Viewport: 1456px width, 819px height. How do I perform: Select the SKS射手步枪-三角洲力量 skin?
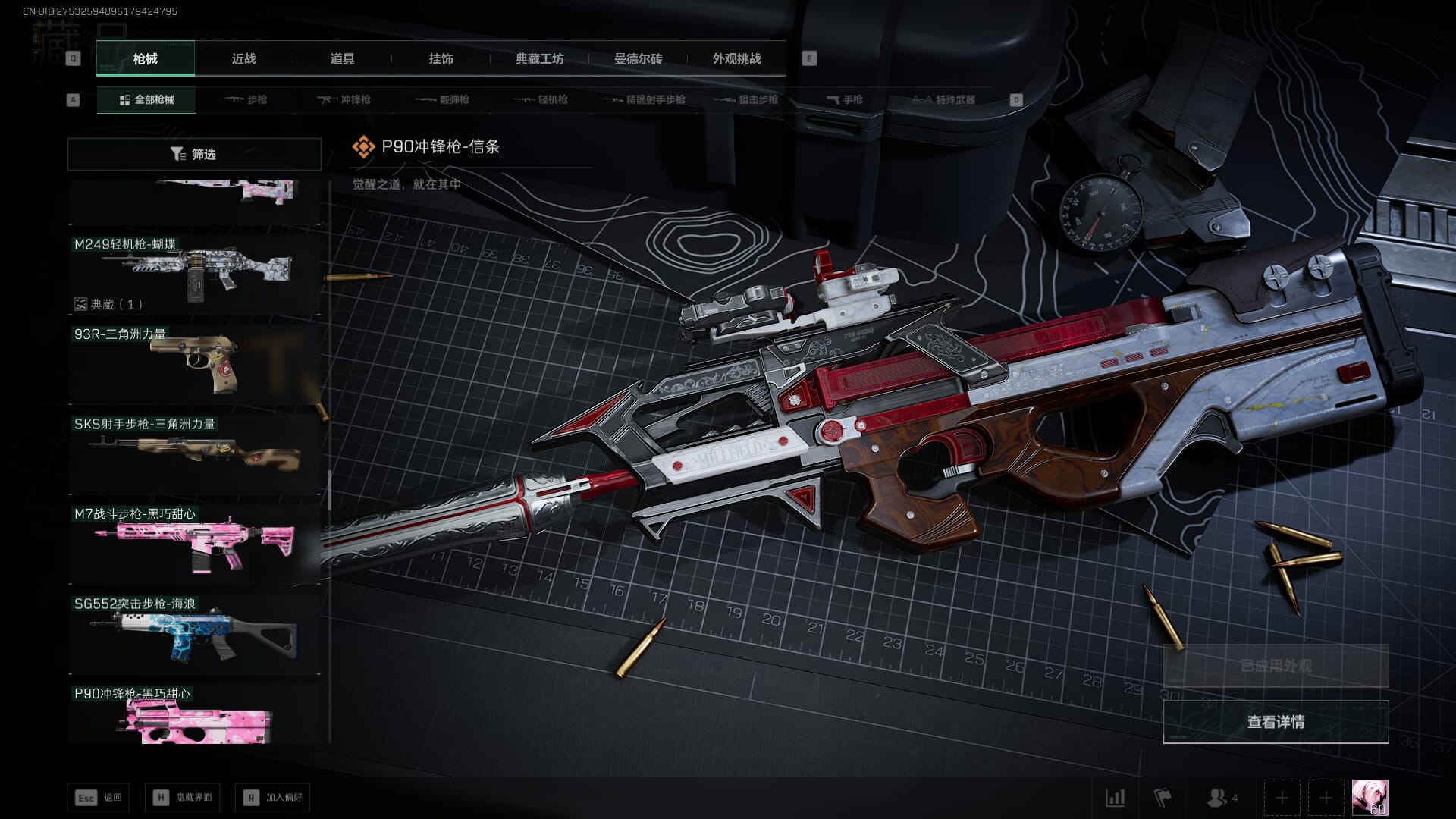tap(195, 453)
